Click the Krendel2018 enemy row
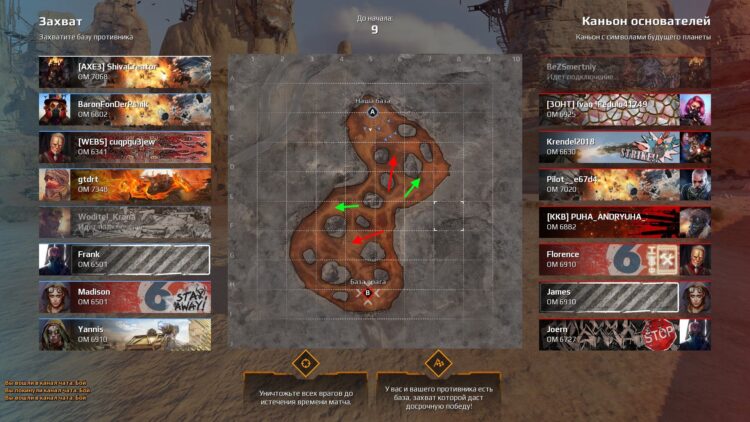 point(624,146)
